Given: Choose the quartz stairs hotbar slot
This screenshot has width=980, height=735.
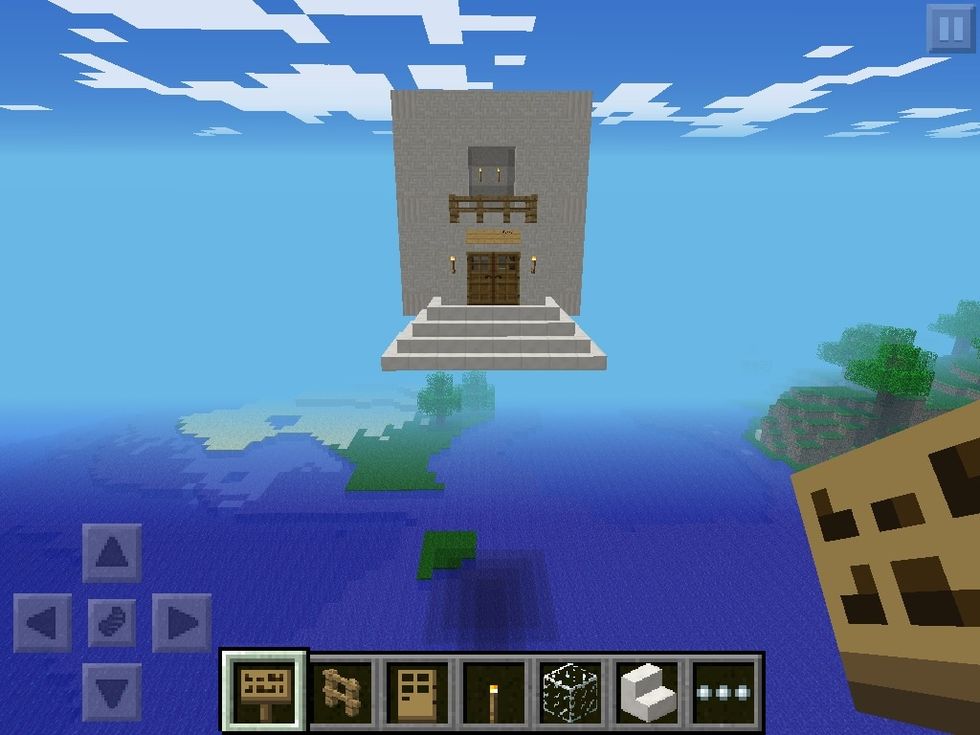Looking at the screenshot, I should coord(647,689).
